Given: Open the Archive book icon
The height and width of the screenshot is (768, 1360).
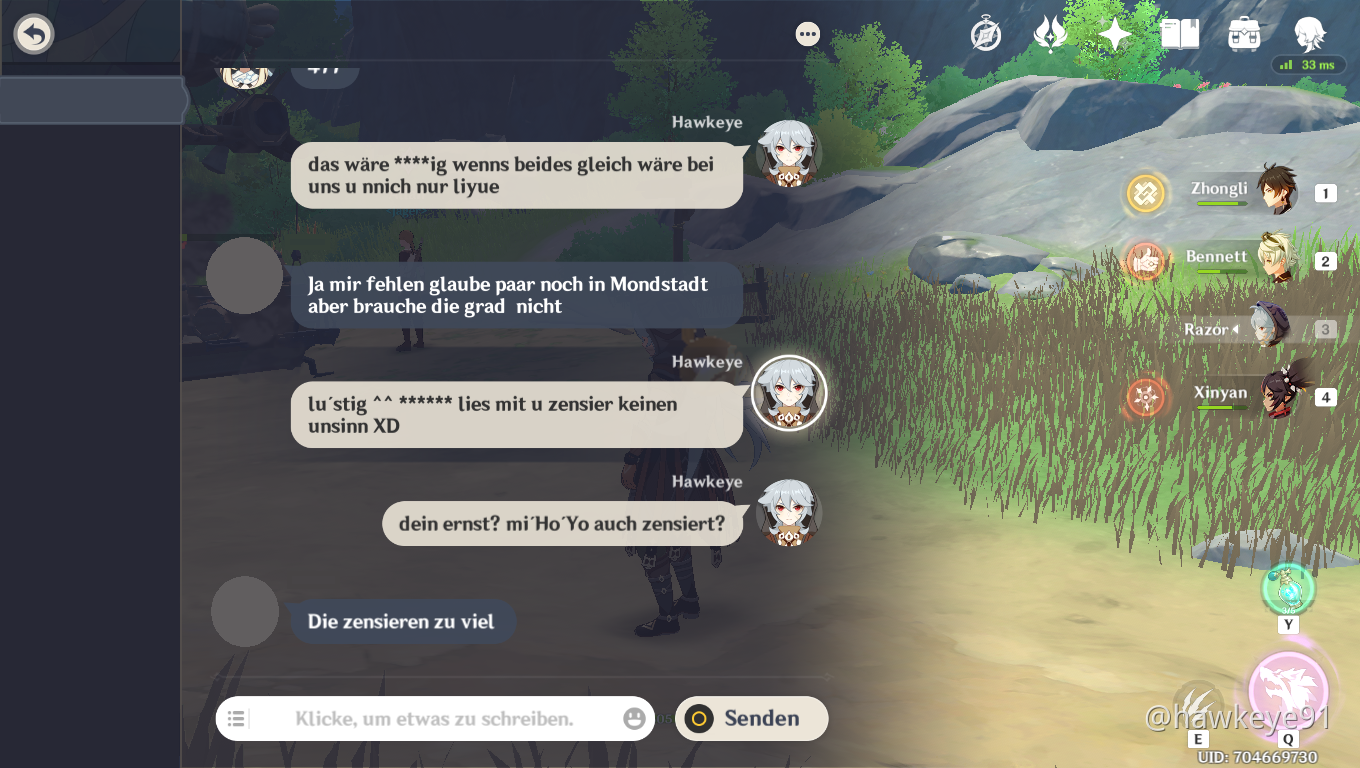Looking at the screenshot, I should (x=1180, y=33).
